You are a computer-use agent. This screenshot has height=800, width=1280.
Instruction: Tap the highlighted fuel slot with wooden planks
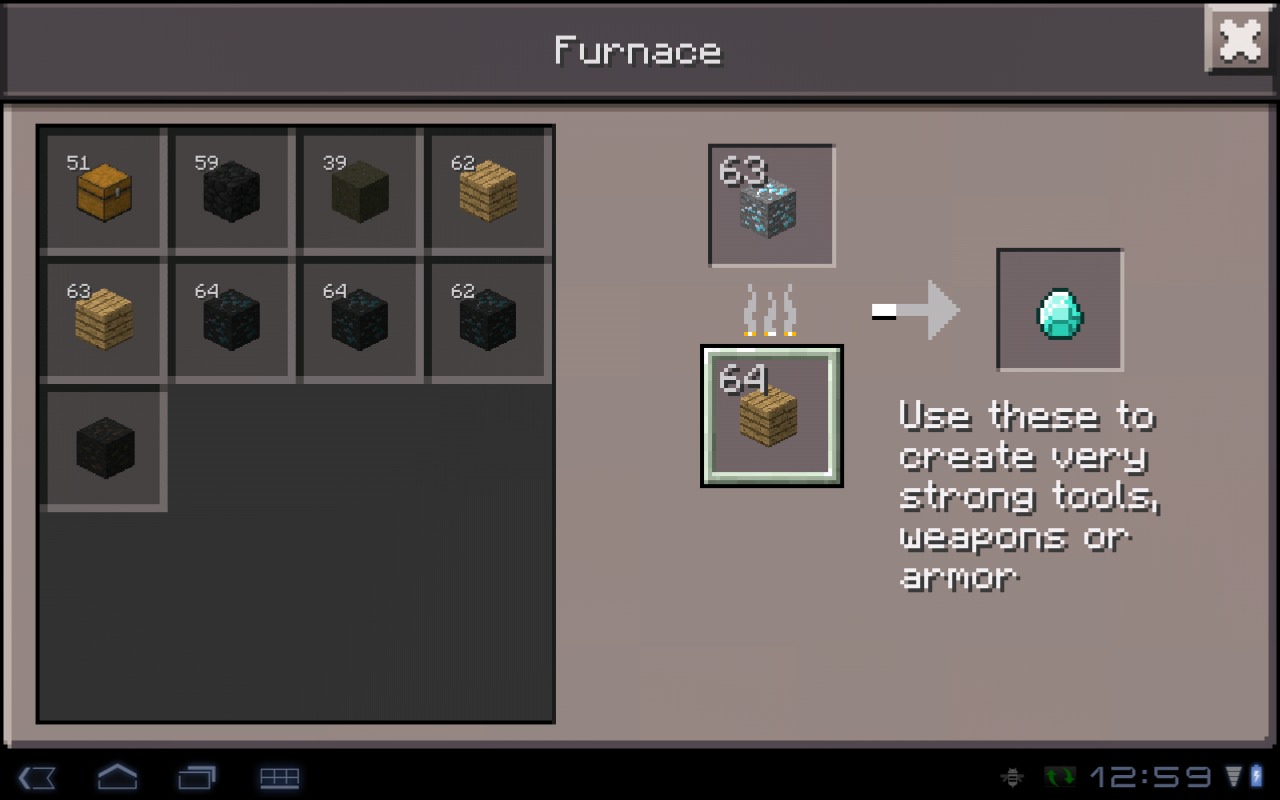tap(771, 415)
